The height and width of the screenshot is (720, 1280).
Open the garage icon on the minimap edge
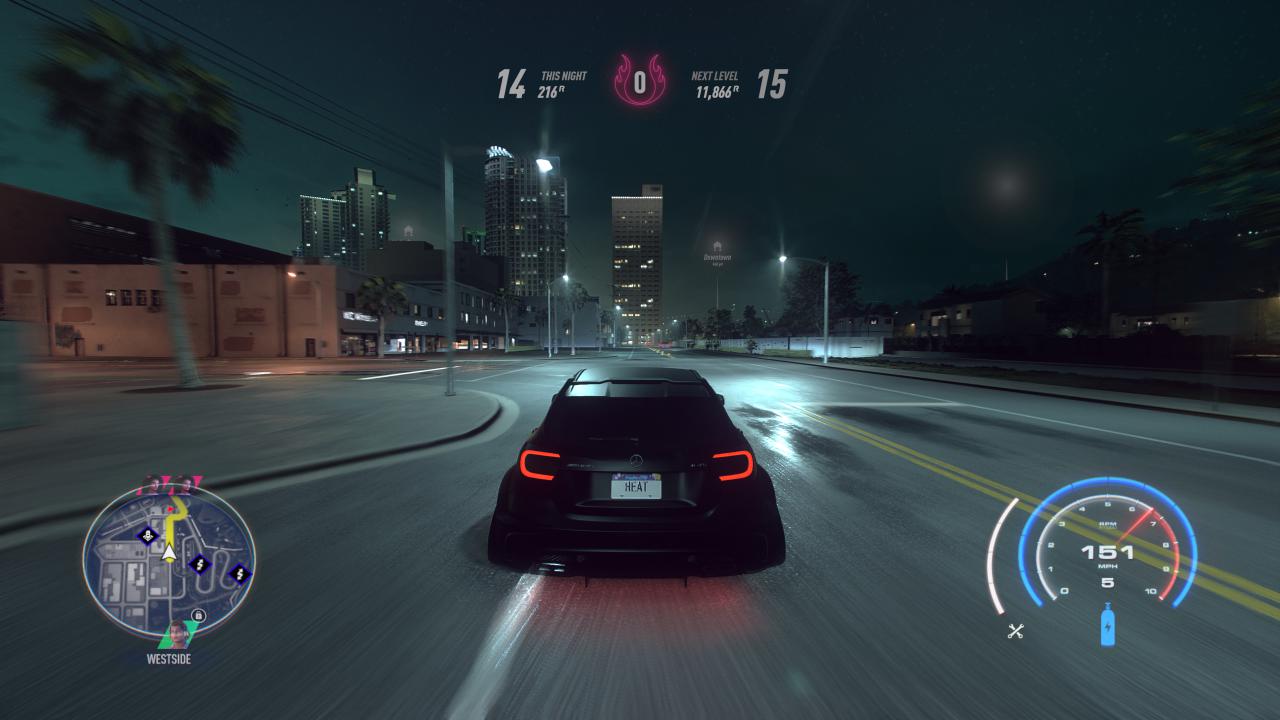click(x=198, y=615)
